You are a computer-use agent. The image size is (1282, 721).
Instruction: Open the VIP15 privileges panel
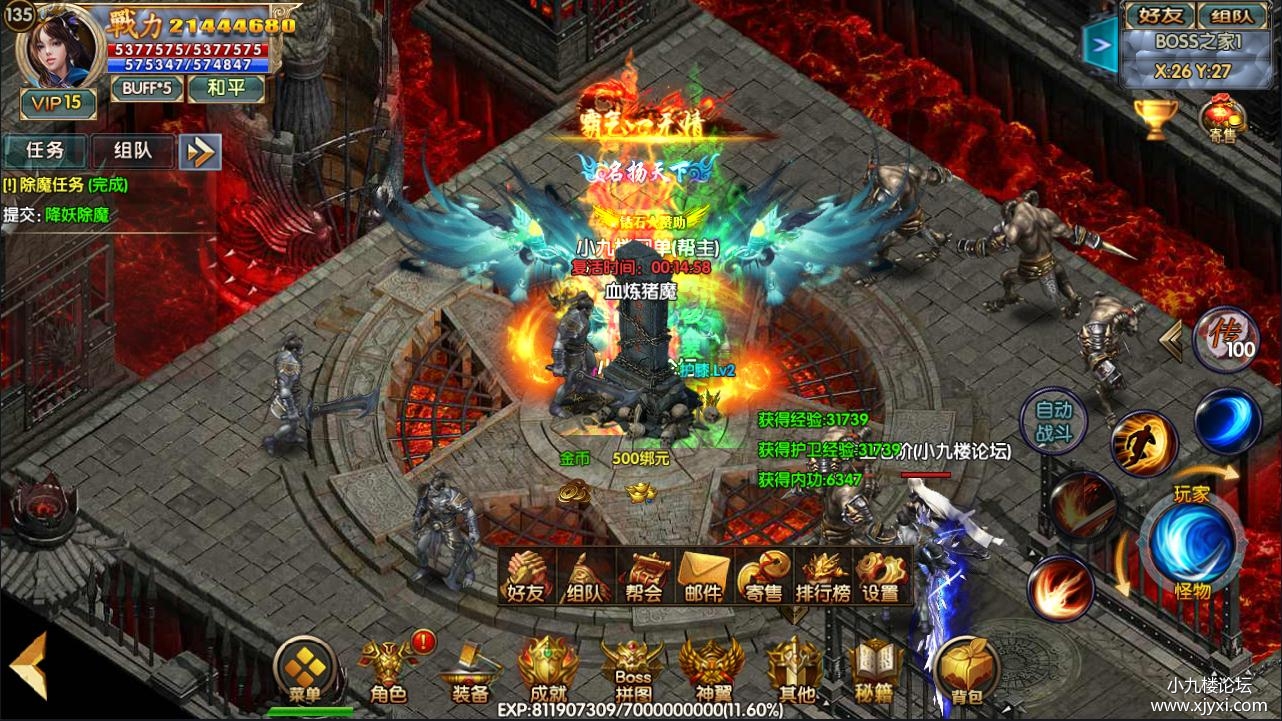pos(59,103)
